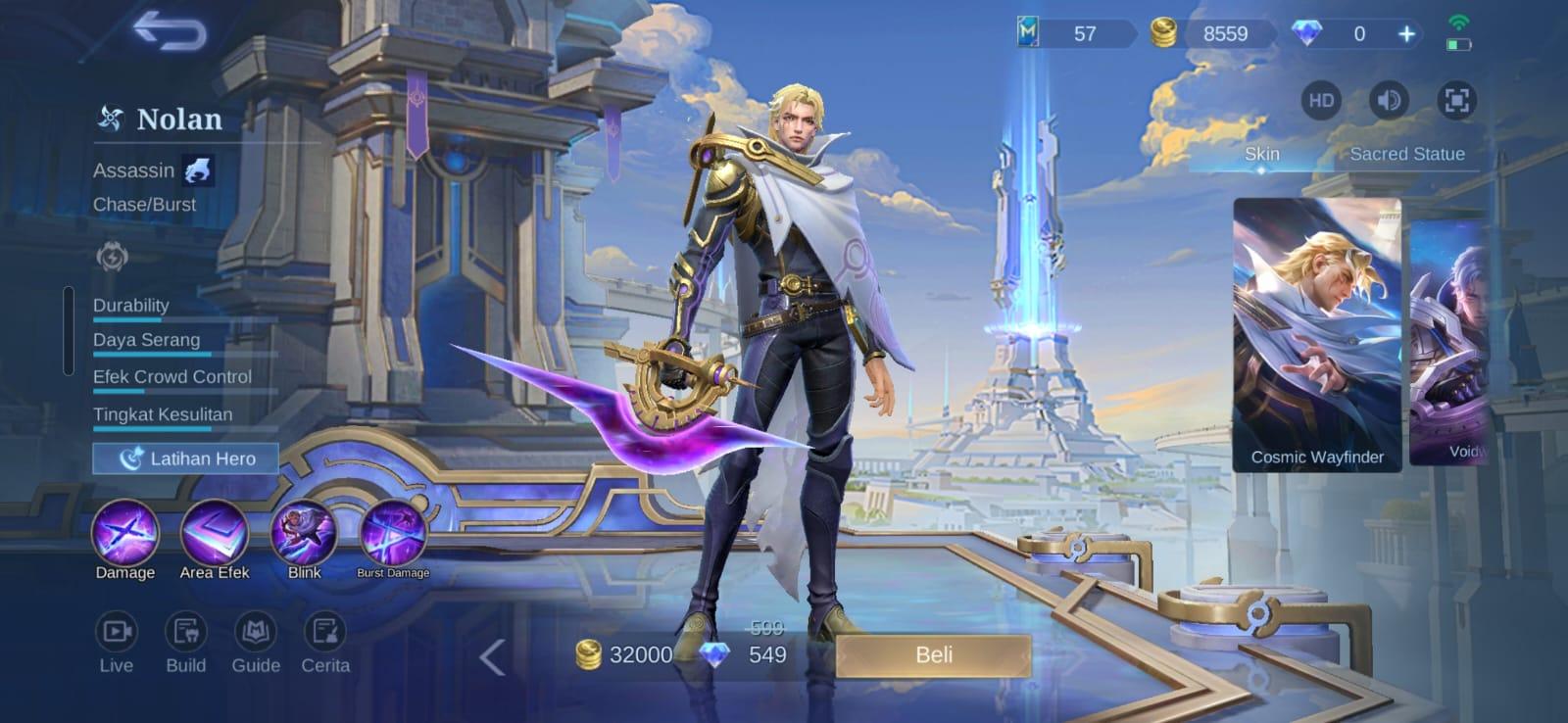This screenshot has height=723, width=1568.
Task: Switch to the Sacred Statue tab
Action: click(1407, 154)
